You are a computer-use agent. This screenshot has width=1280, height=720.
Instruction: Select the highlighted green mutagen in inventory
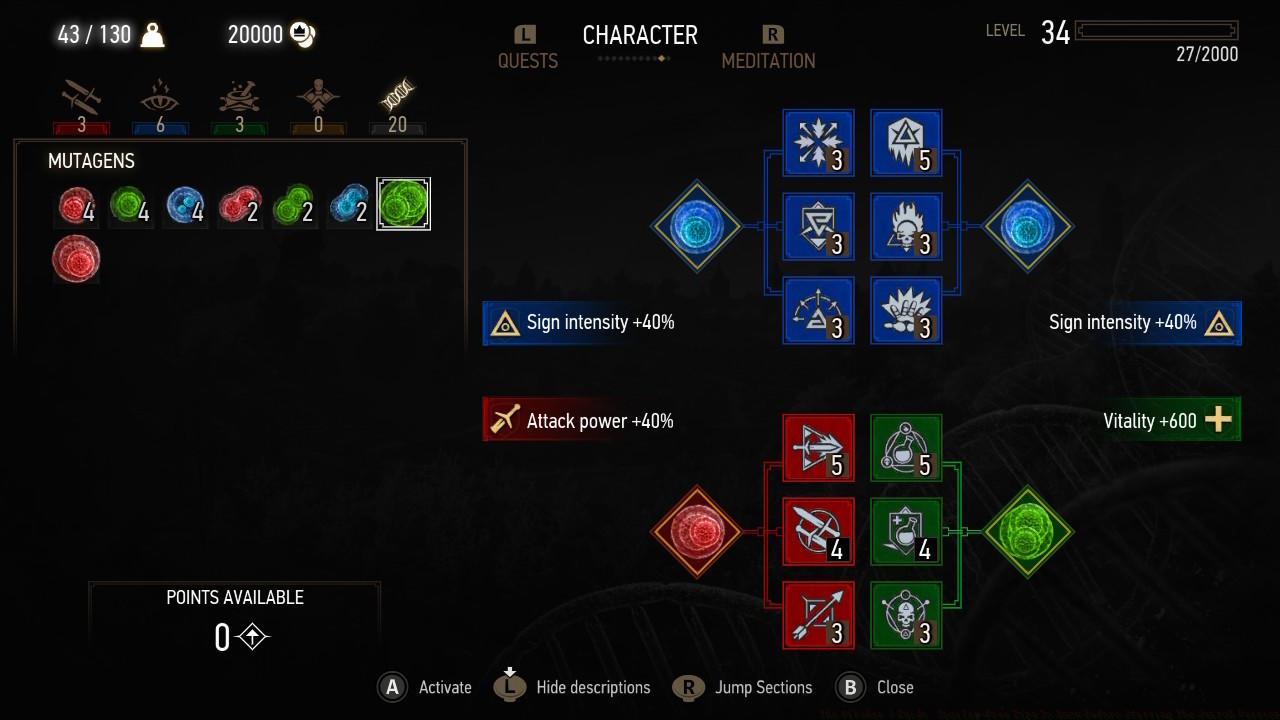tap(403, 203)
